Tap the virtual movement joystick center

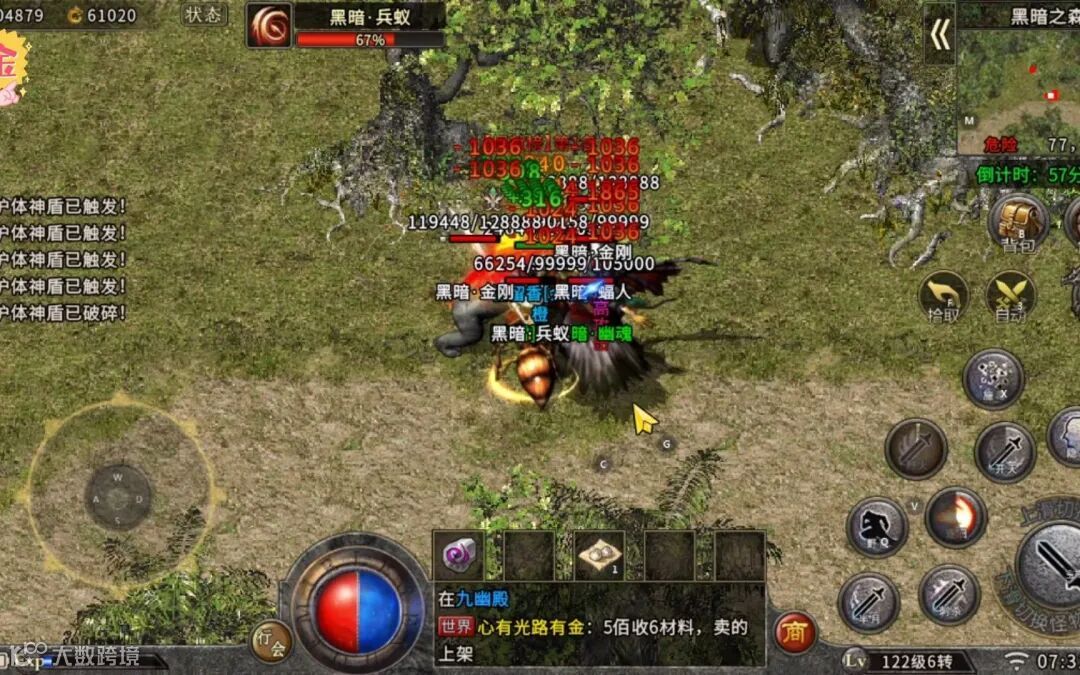tap(118, 497)
